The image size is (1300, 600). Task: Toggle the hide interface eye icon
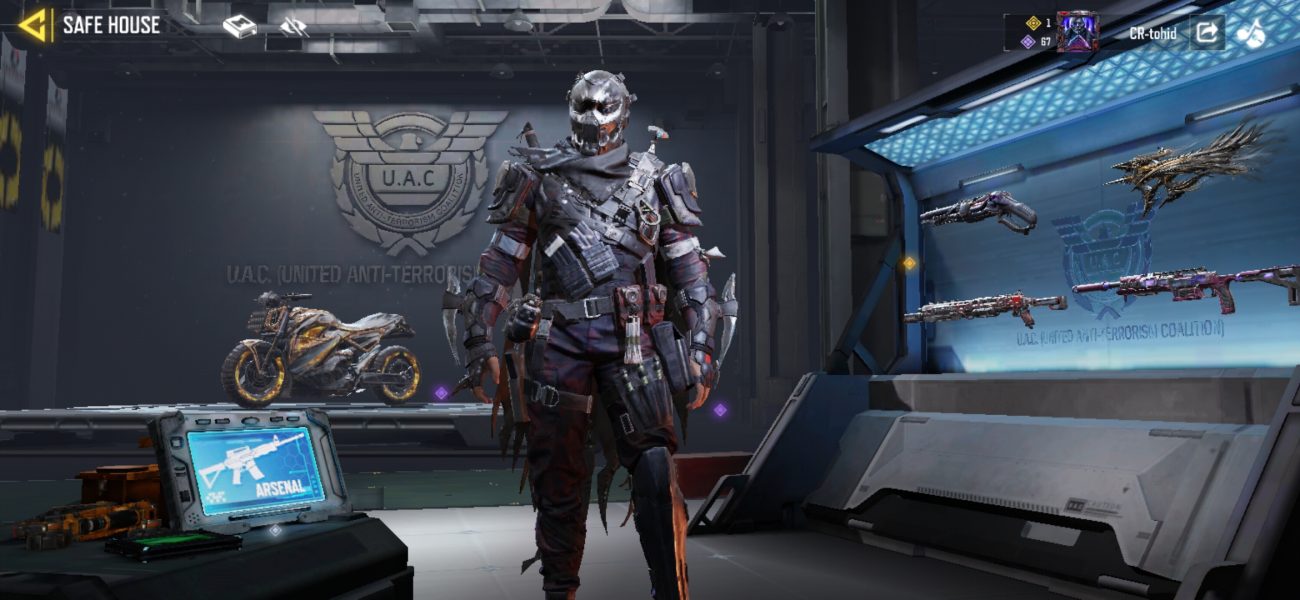(x=294, y=27)
